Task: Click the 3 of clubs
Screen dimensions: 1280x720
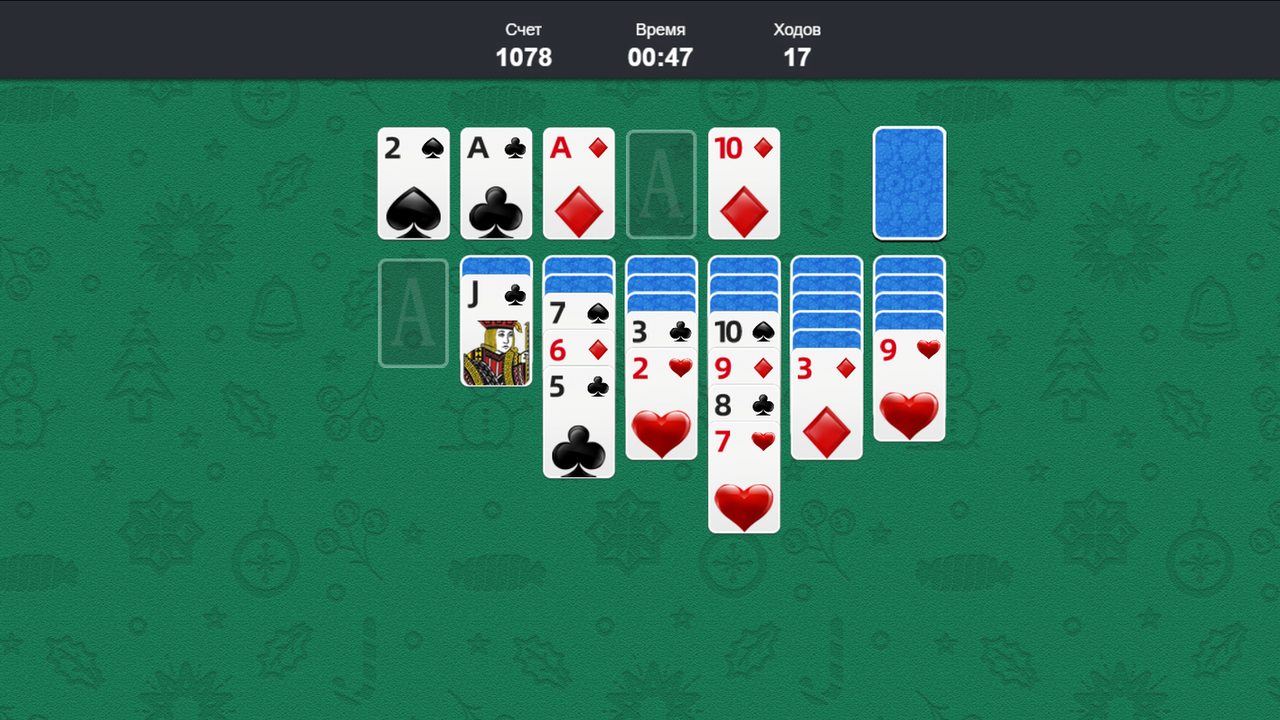Action: coord(661,331)
